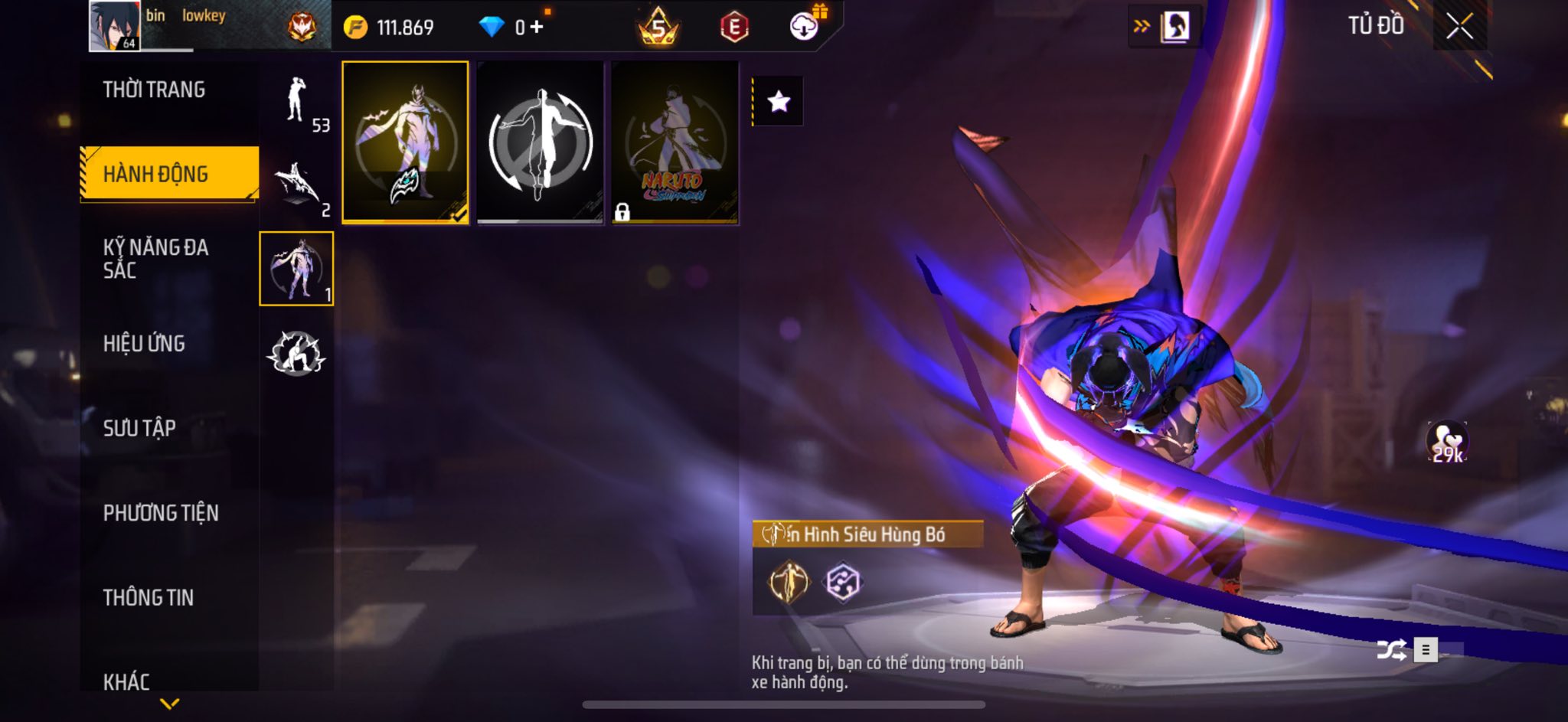Close the TỦ ĐỒ wardrobe screen
This screenshot has height=722, width=1568.
click(1459, 27)
